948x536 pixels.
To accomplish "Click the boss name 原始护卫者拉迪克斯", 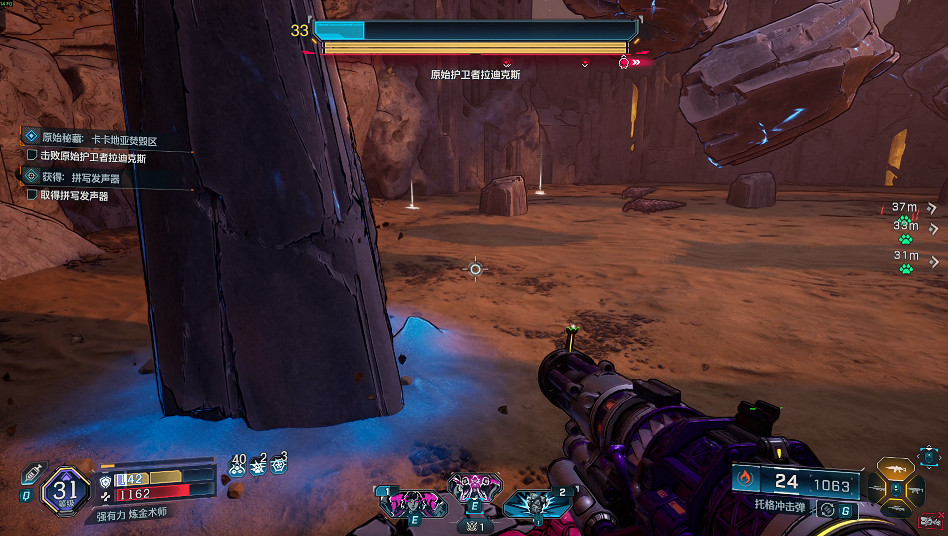I will point(475,74).
